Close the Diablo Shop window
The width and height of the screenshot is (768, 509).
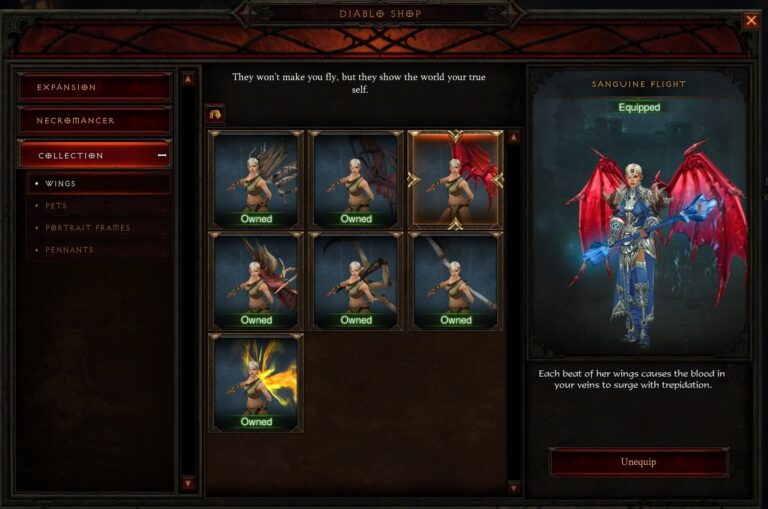(x=751, y=20)
